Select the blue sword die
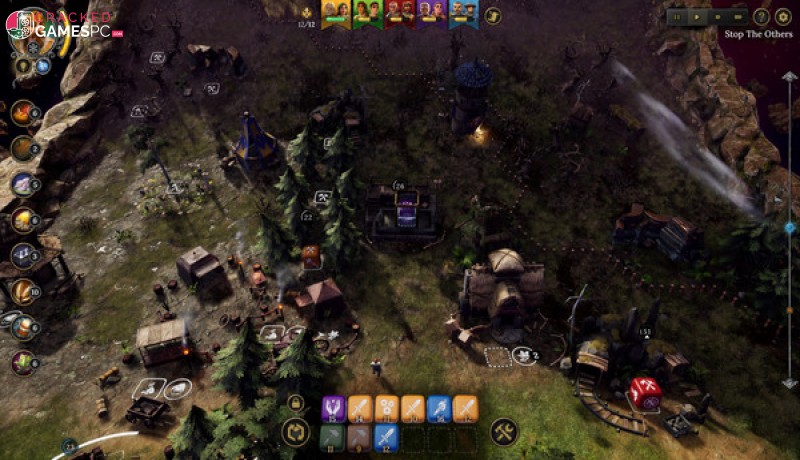The image size is (800, 460). tap(386, 436)
